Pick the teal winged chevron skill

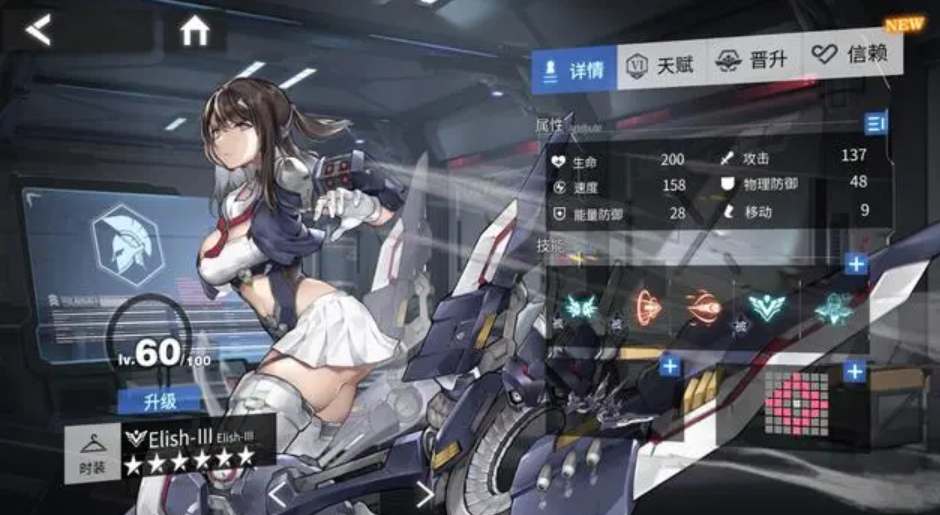tap(768, 307)
